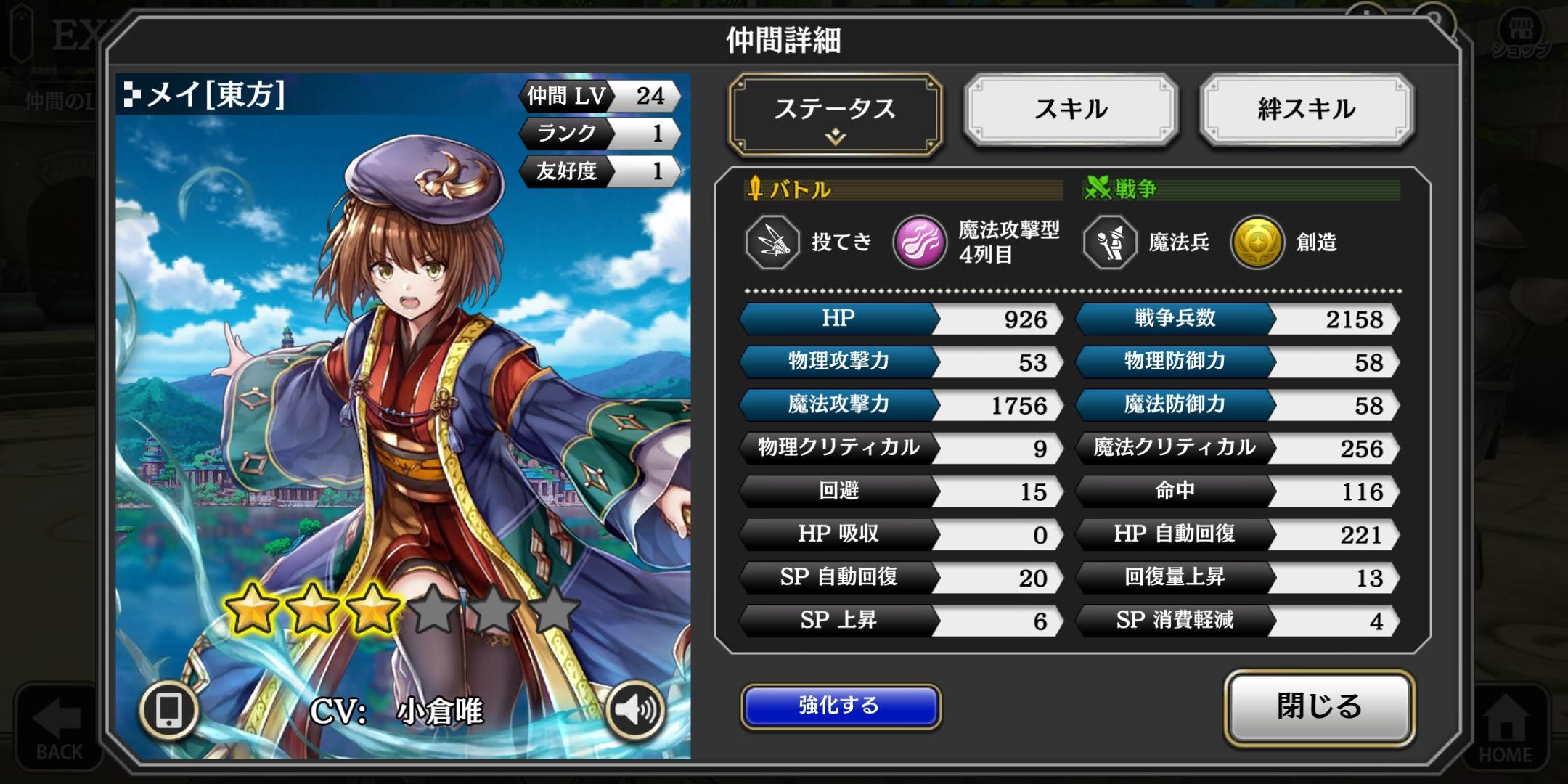Close the dialog with 閉じる
1568x784 pixels.
(x=1319, y=707)
